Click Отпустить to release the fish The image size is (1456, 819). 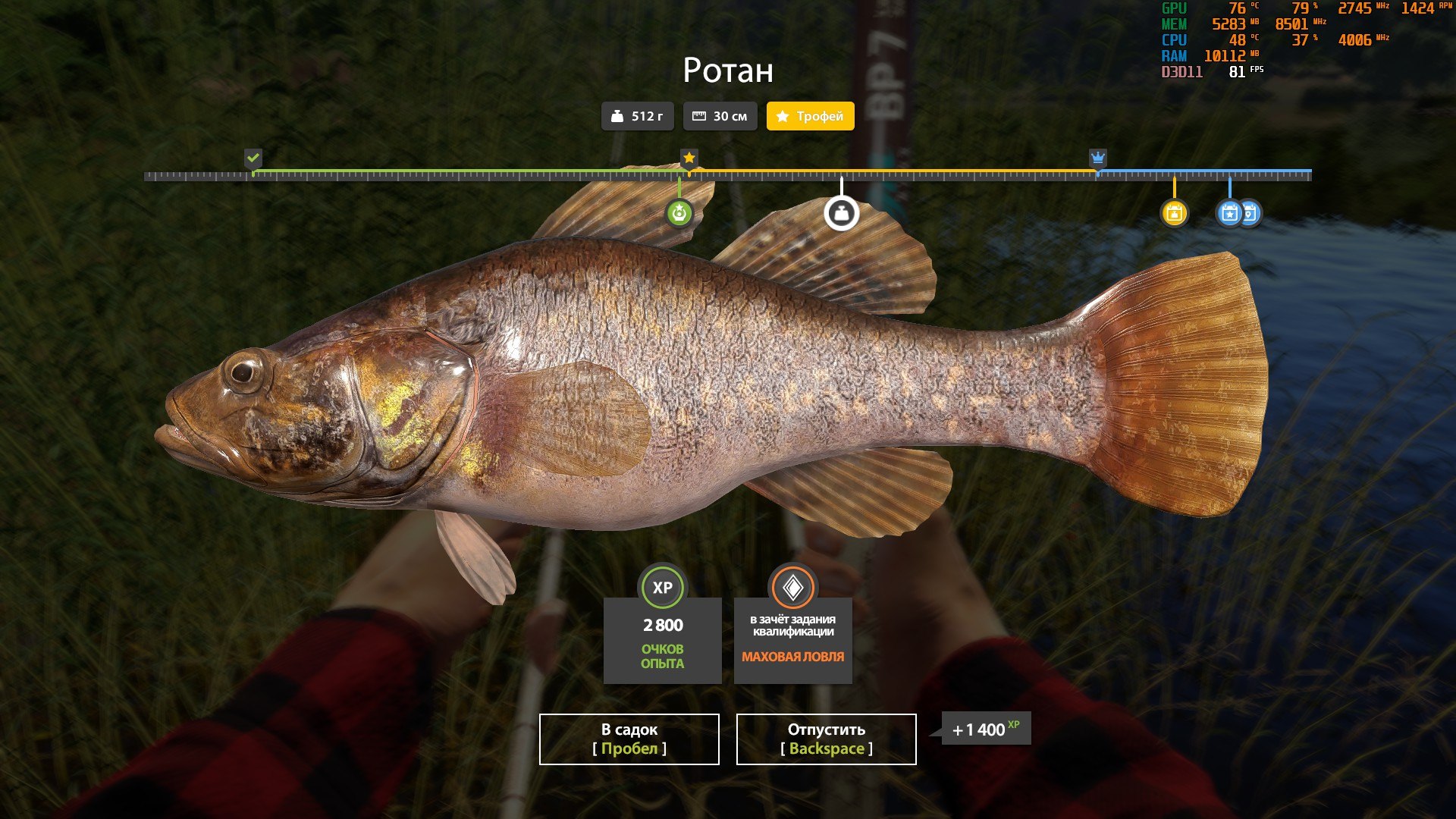825,739
